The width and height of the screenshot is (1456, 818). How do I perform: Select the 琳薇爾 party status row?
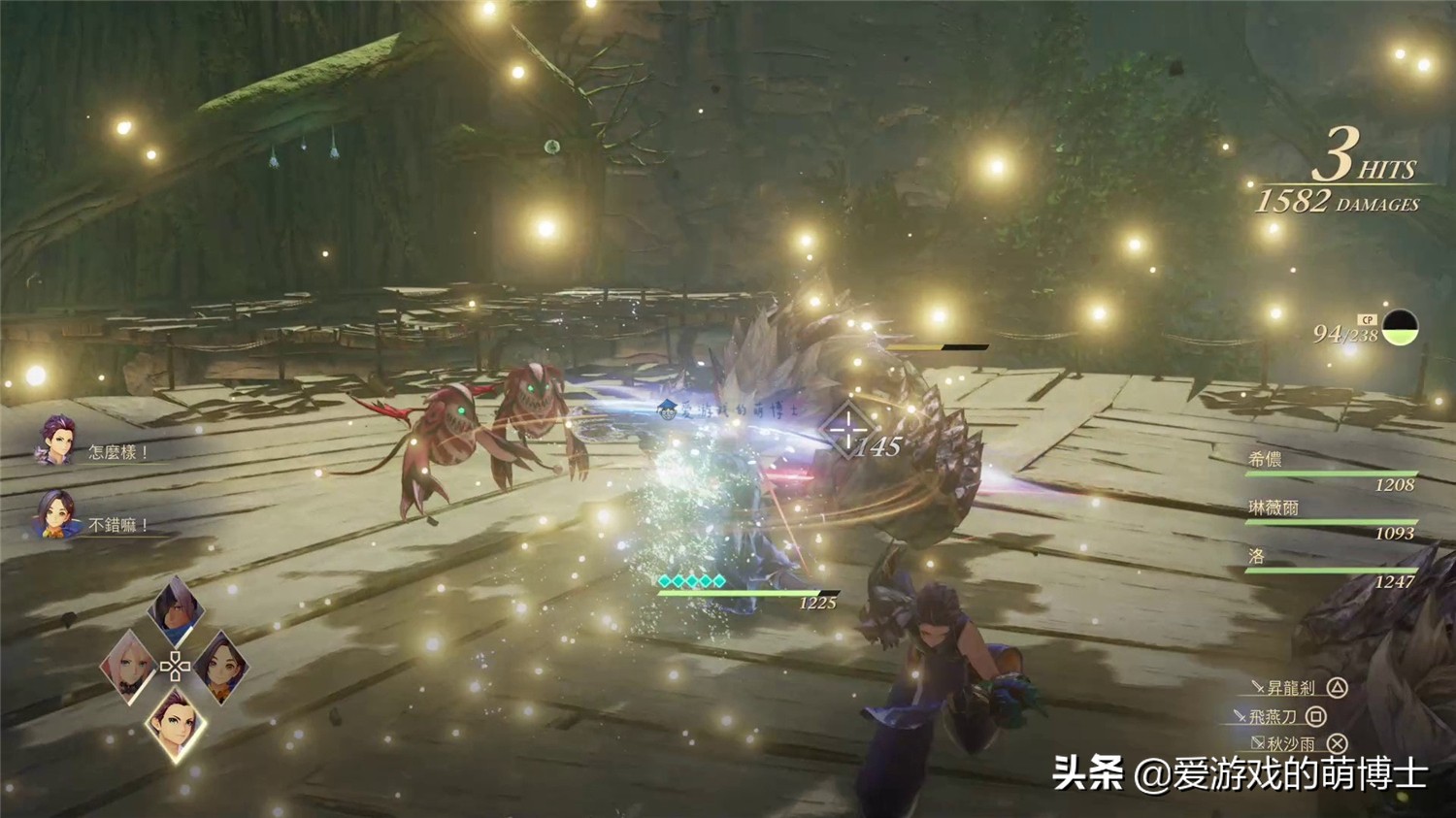click(x=1331, y=519)
